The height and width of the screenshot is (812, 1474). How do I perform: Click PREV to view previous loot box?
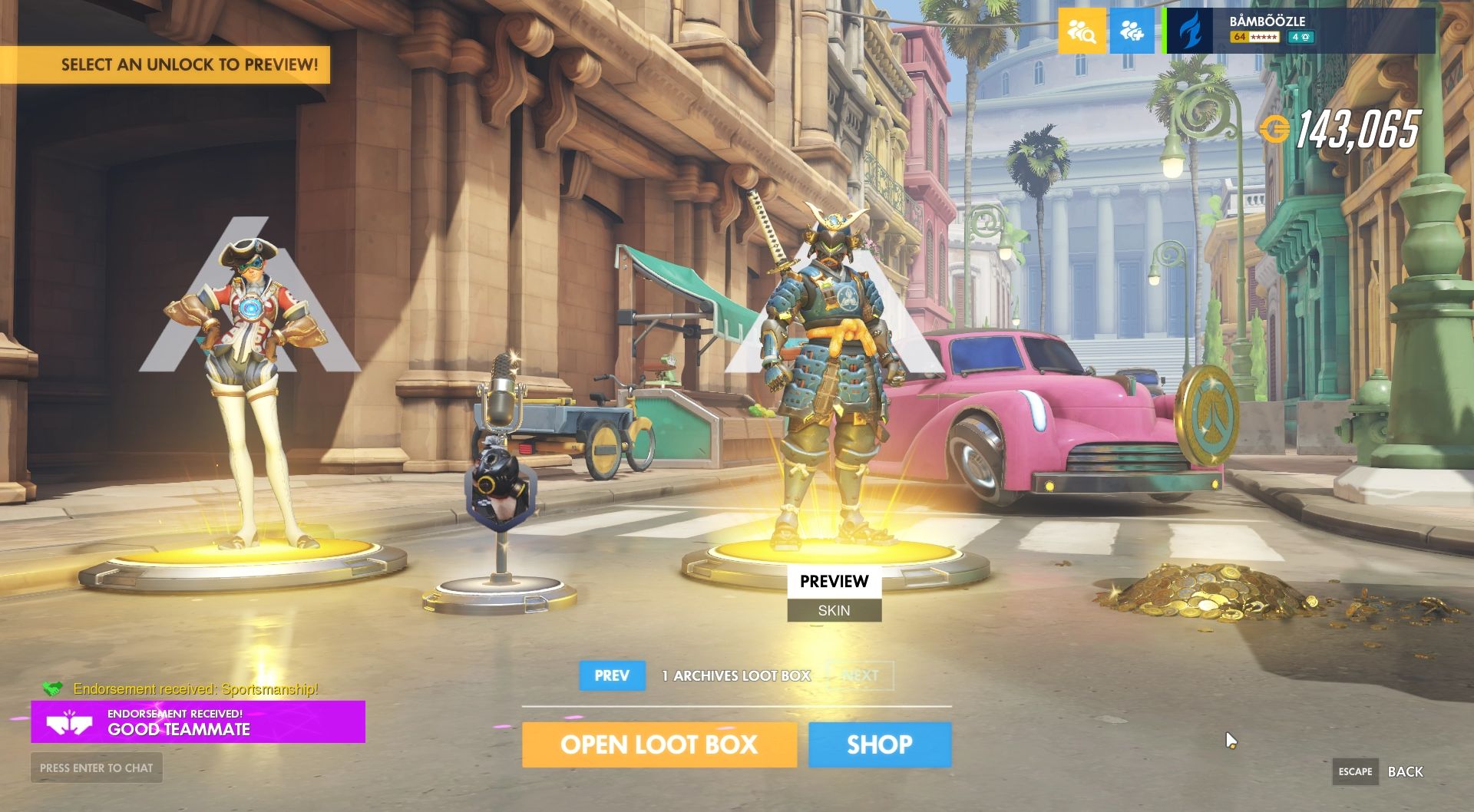coord(612,676)
